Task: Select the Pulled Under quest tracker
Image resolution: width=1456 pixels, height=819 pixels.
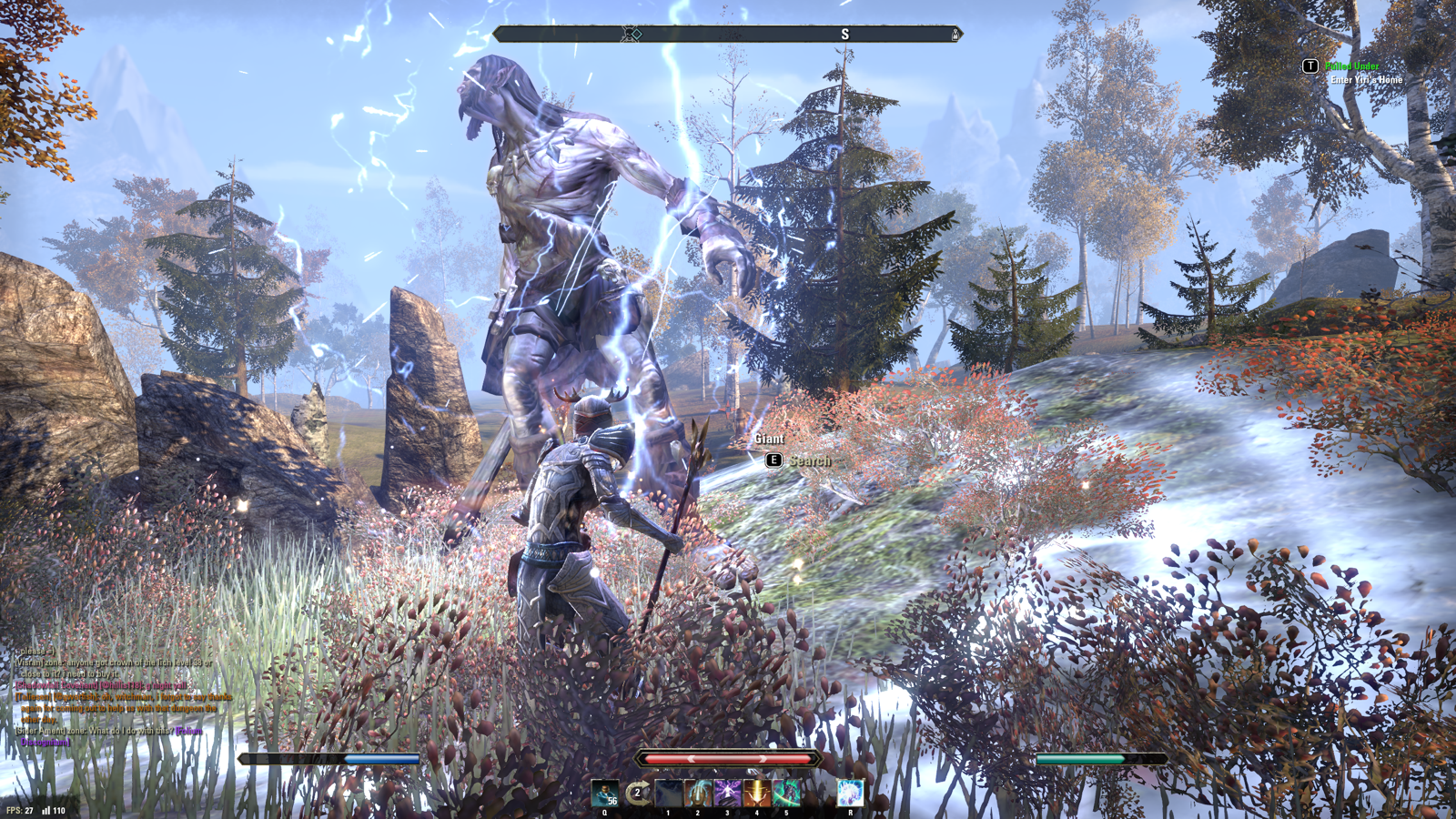Action: pos(1351,66)
